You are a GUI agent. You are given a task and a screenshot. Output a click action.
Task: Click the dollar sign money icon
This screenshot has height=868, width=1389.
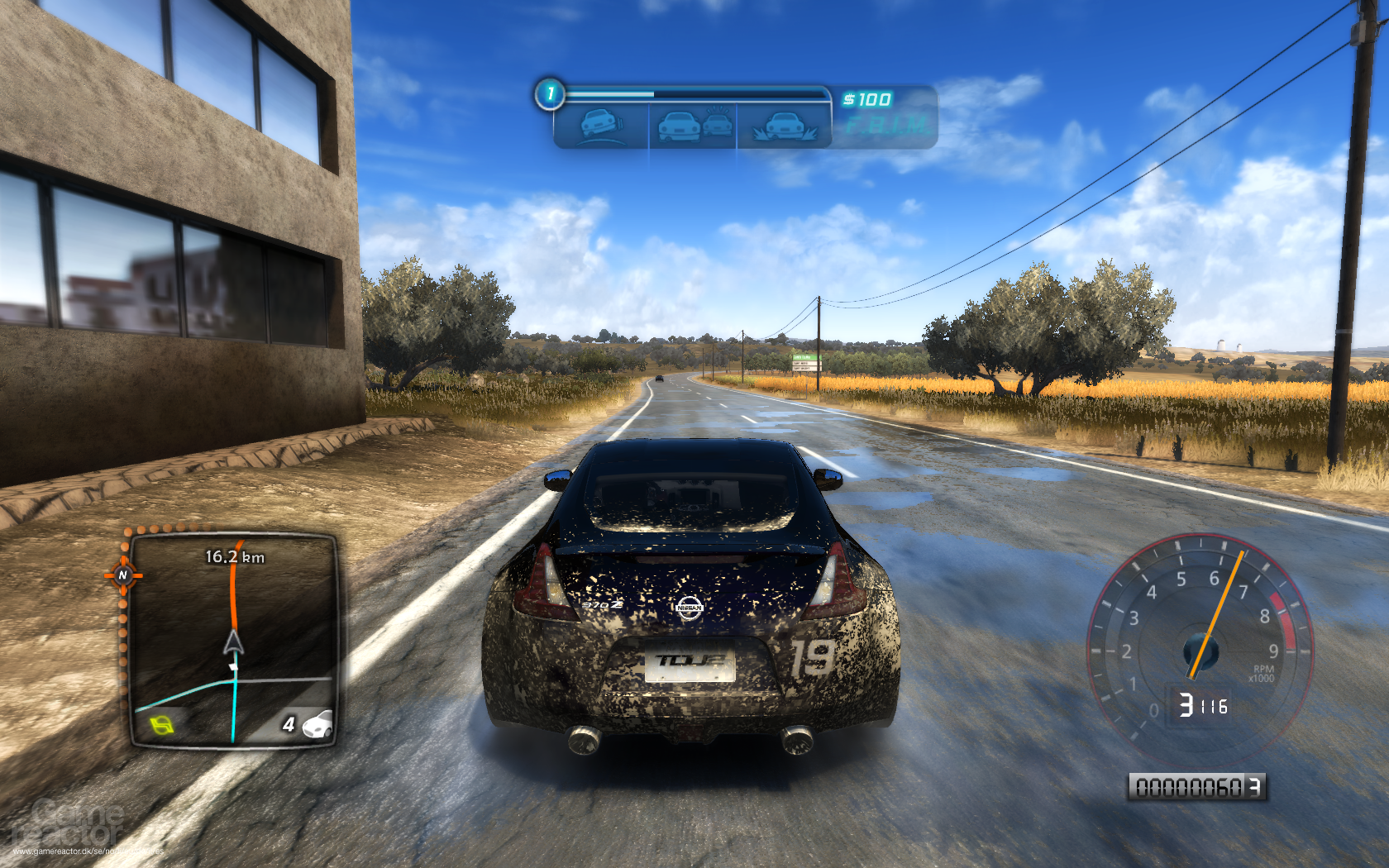pyautogui.click(x=849, y=98)
